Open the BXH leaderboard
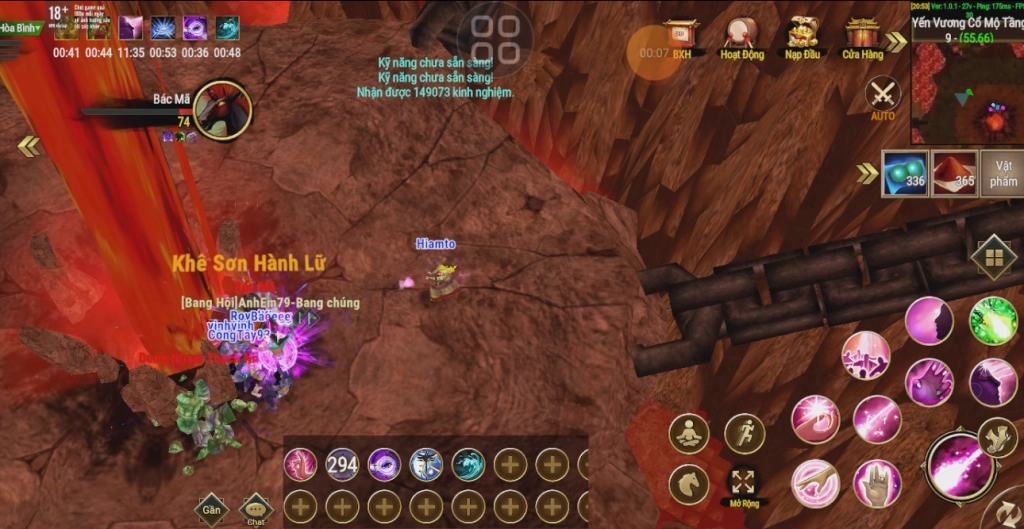1024x529 pixels. click(x=682, y=38)
